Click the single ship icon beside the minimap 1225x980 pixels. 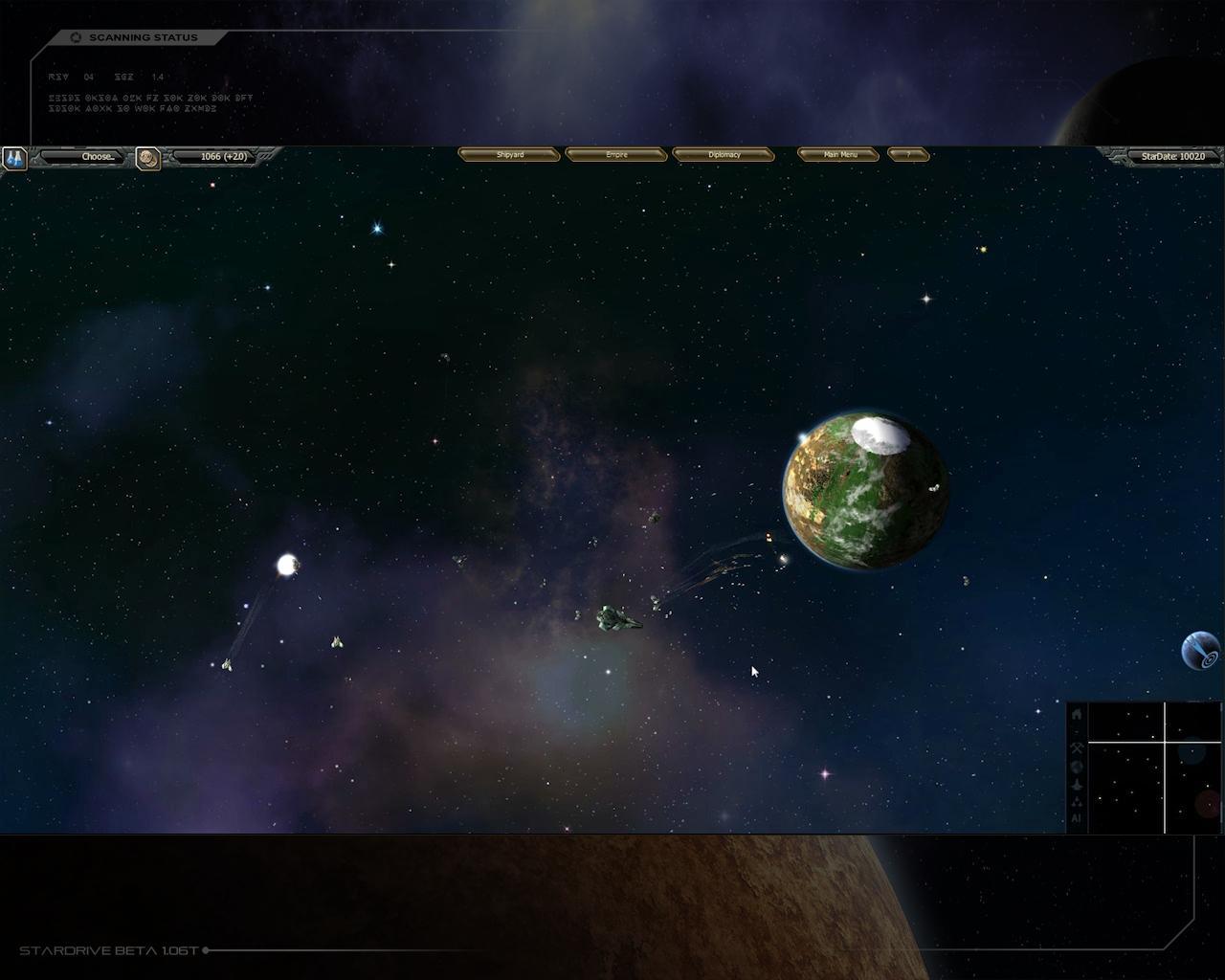point(1077,784)
